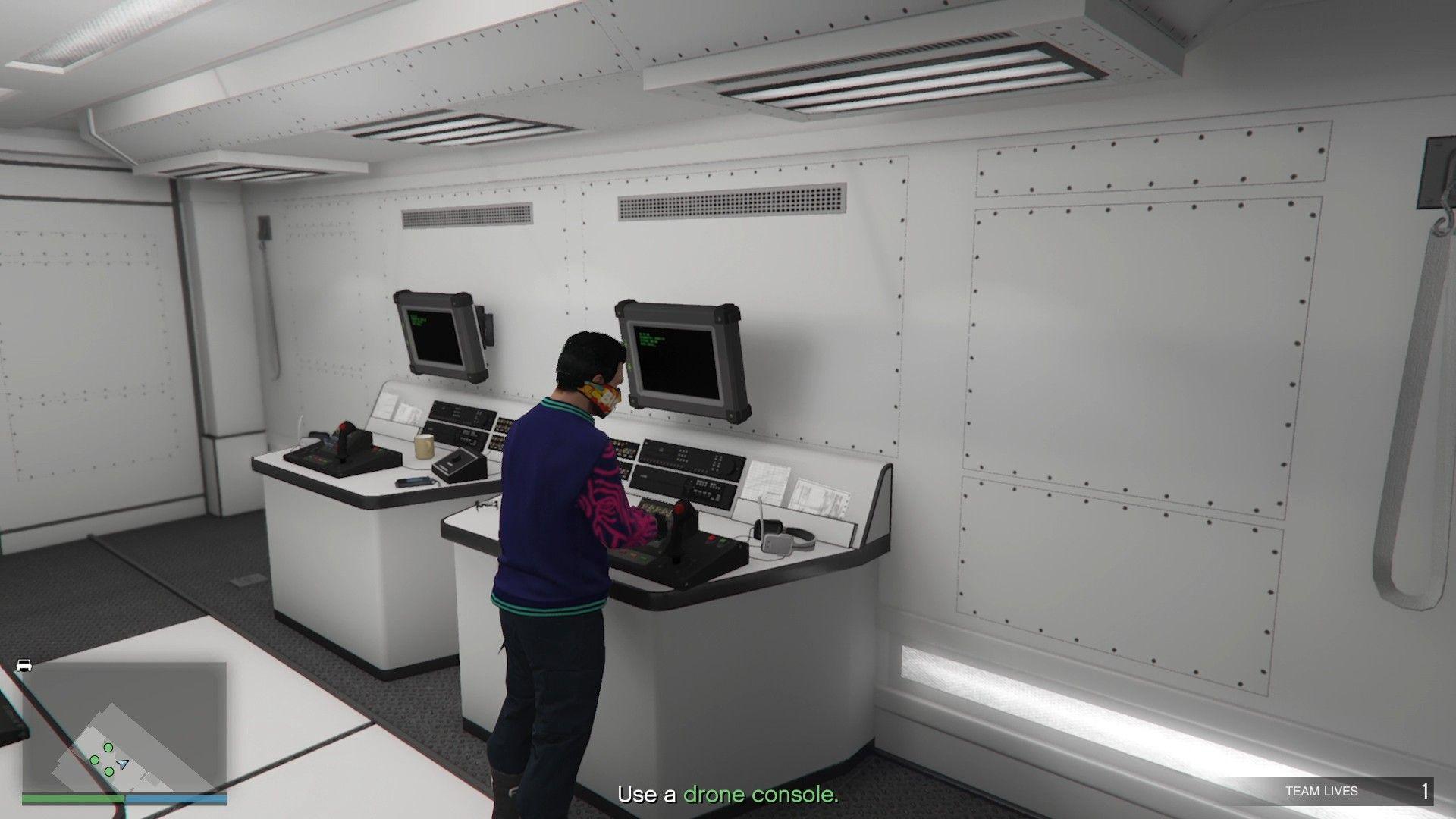Viewport: 1456px width, 819px height.
Task: Click the topmost green teammate blip
Action: pos(108,747)
